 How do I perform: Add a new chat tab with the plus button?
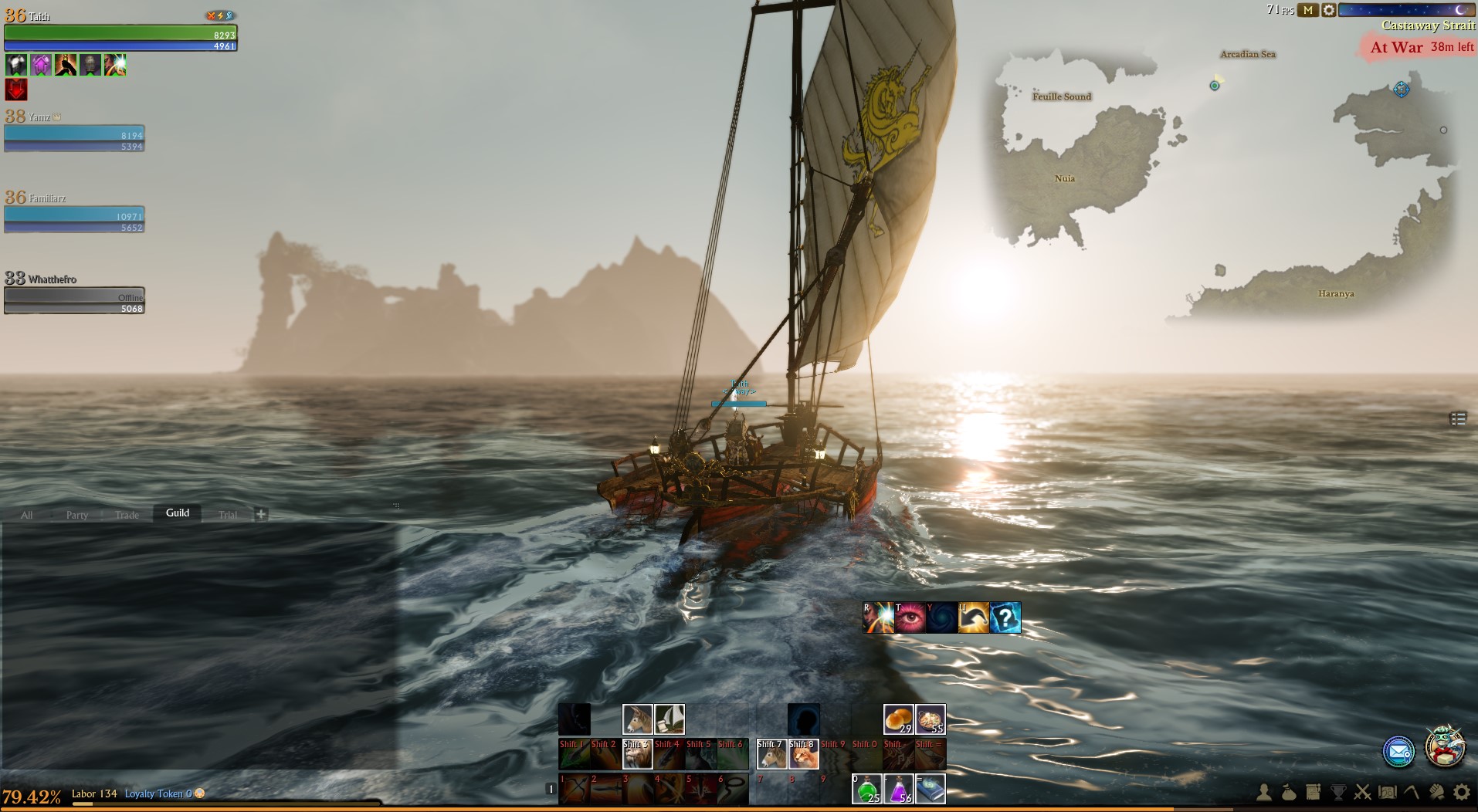(261, 514)
